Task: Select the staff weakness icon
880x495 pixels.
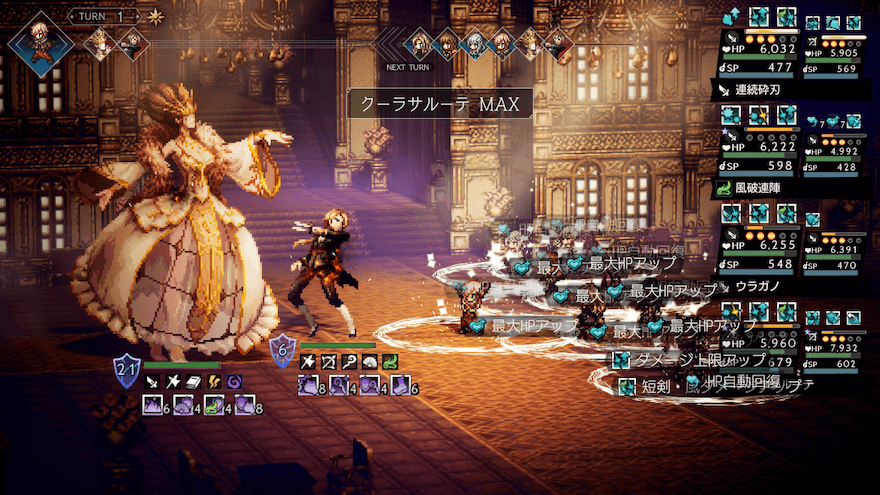Action: pyautogui.click(x=347, y=362)
